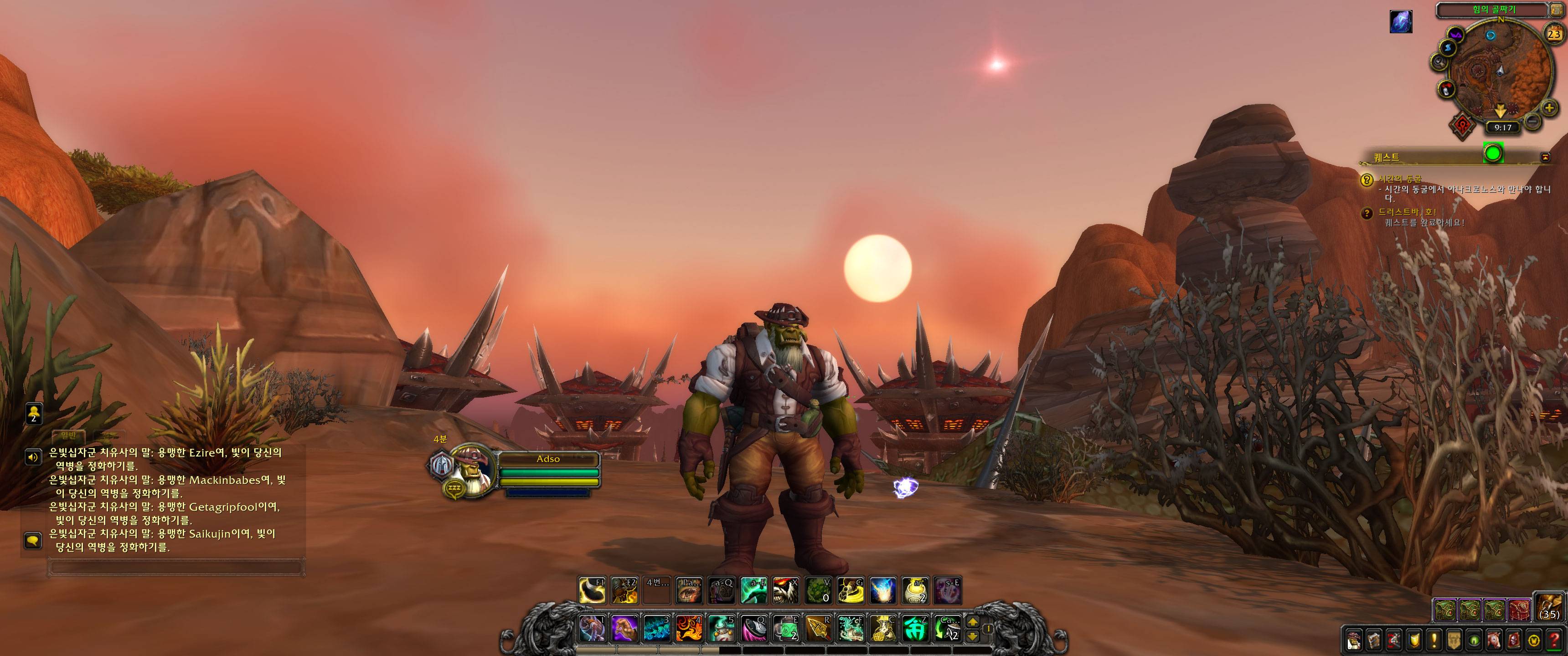This screenshot has height=656, width=1568.
Task: Activate the flame swirl ability on slot 4
Action: [x=690, y=629]
